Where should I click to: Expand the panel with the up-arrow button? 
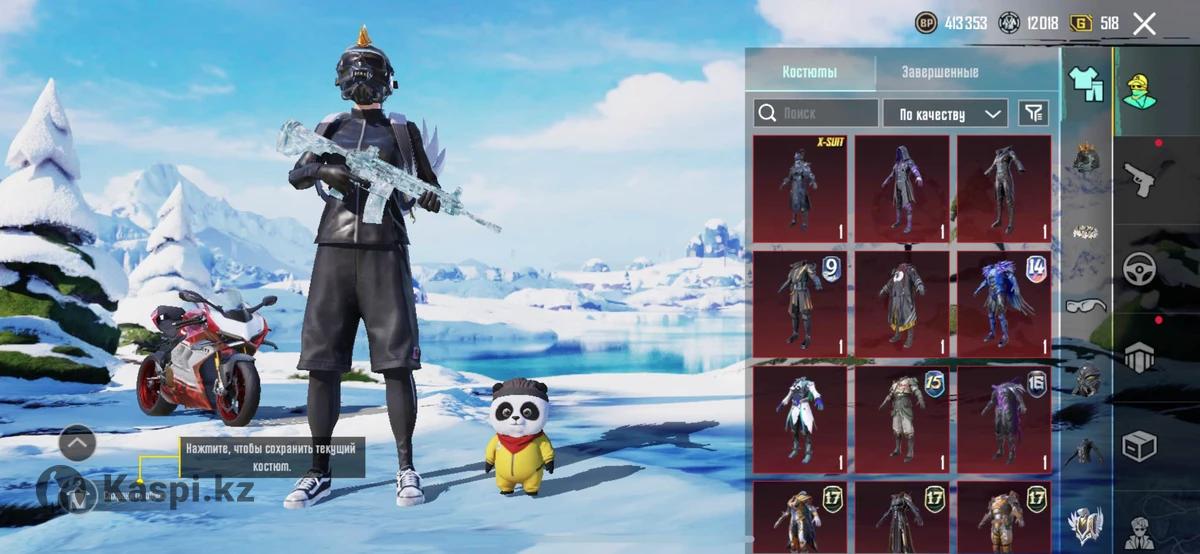tap(78, 442)
